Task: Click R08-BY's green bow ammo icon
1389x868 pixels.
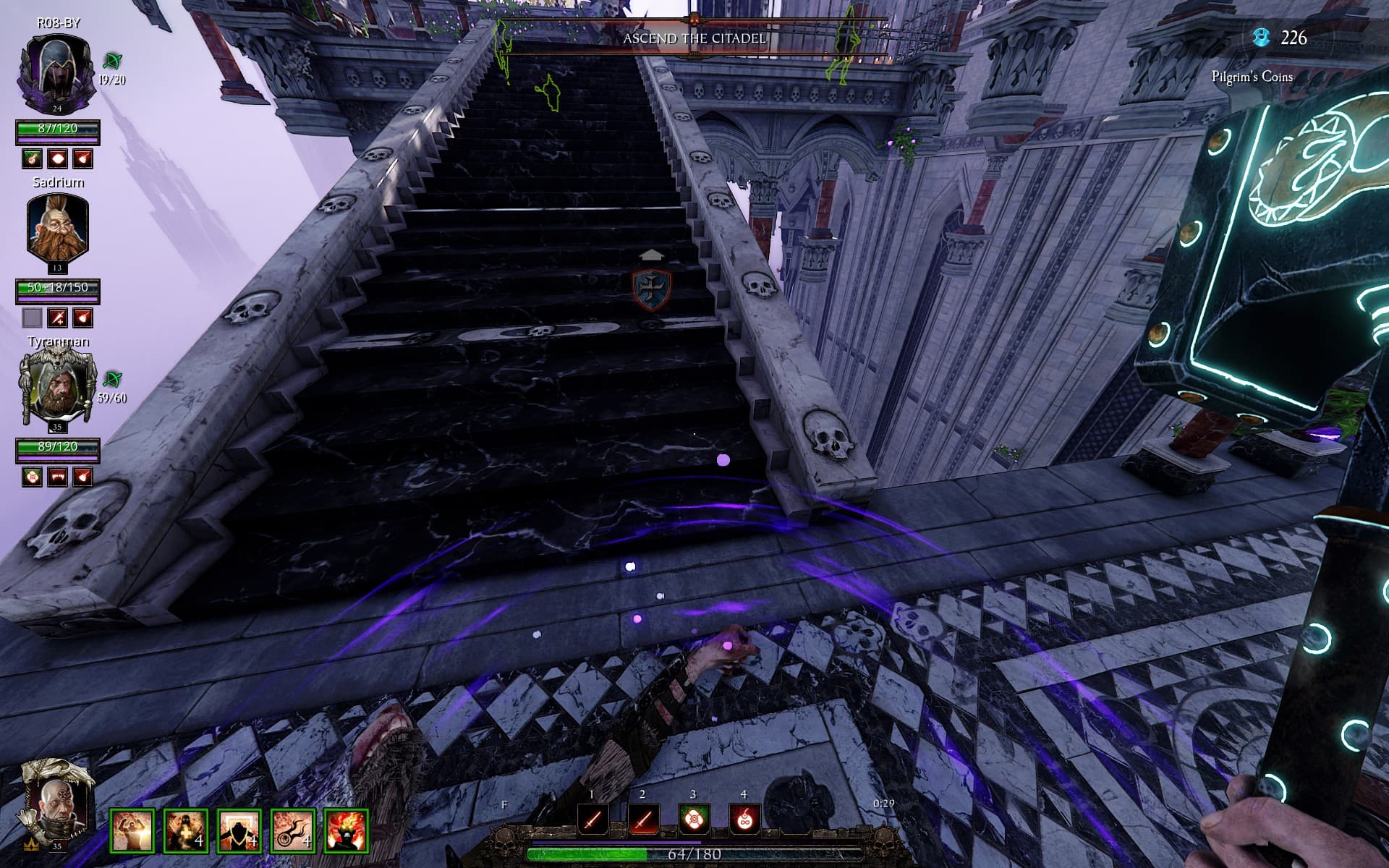Action: coord(112,61)
